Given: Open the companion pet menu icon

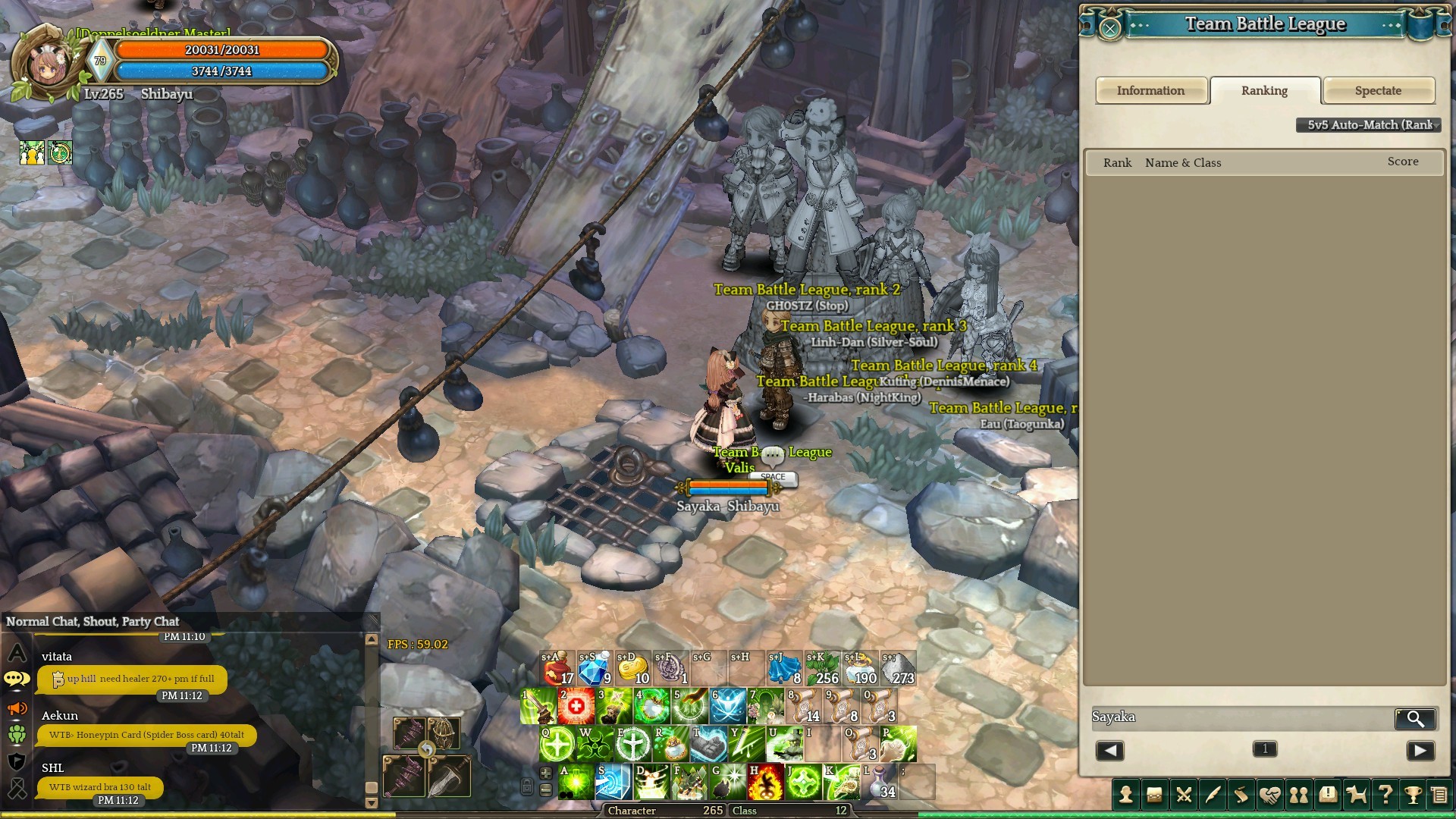Looking at the screenshot, I should coord(1356,795).
